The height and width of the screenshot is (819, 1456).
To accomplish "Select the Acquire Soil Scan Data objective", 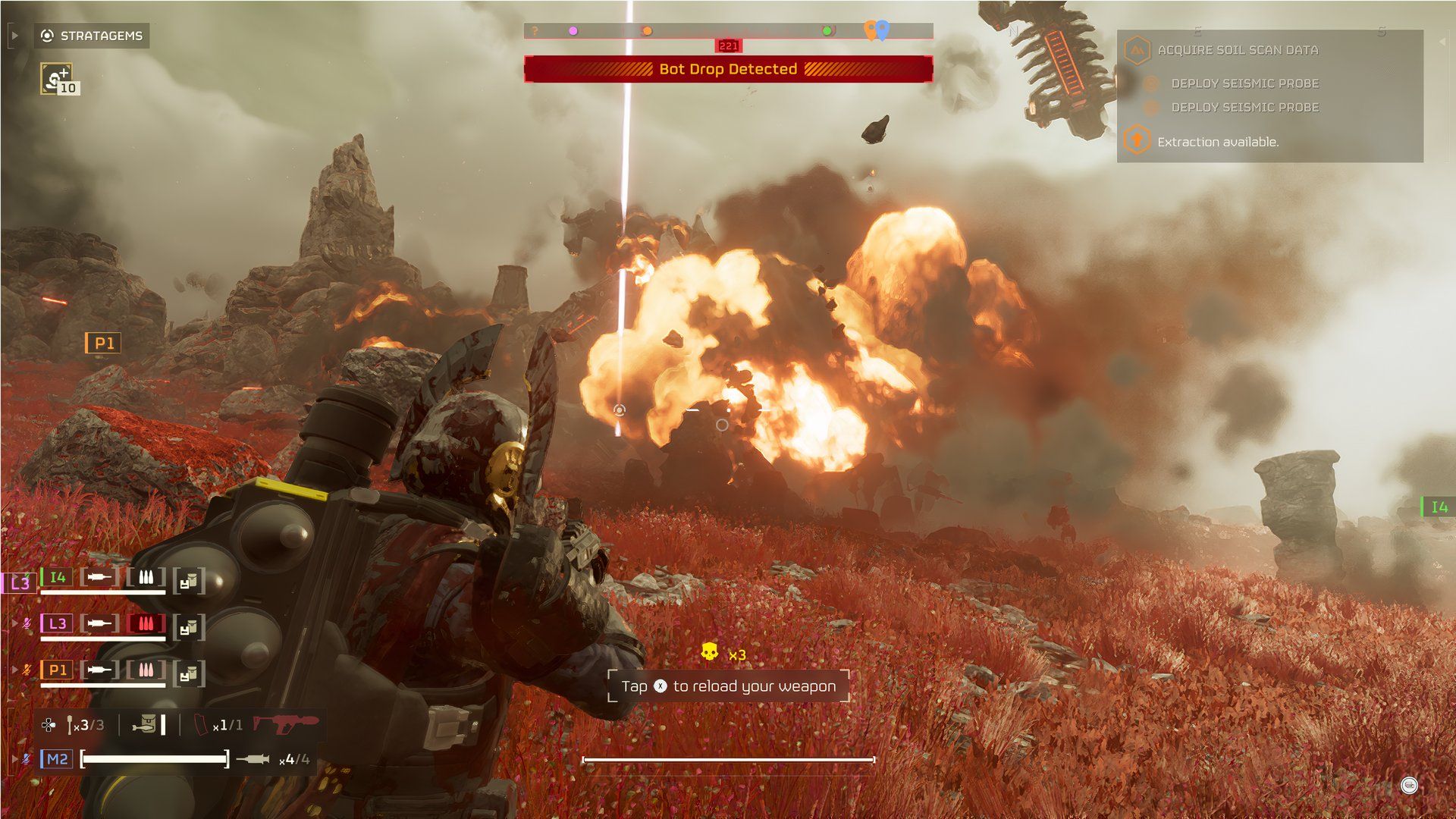I will (x=1238, y=50).
